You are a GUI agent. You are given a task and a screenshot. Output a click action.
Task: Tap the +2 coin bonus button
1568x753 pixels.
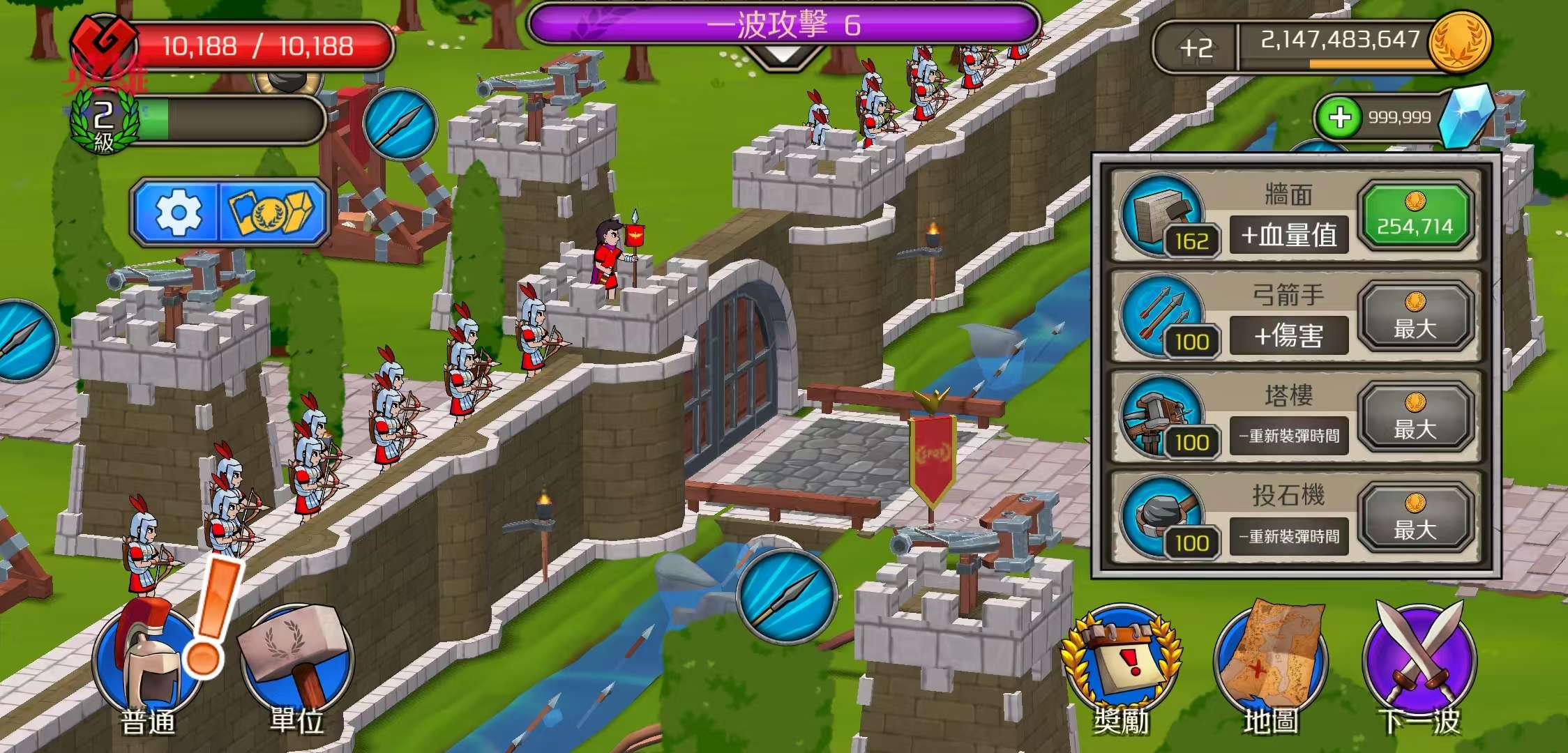coord(1196,47)
